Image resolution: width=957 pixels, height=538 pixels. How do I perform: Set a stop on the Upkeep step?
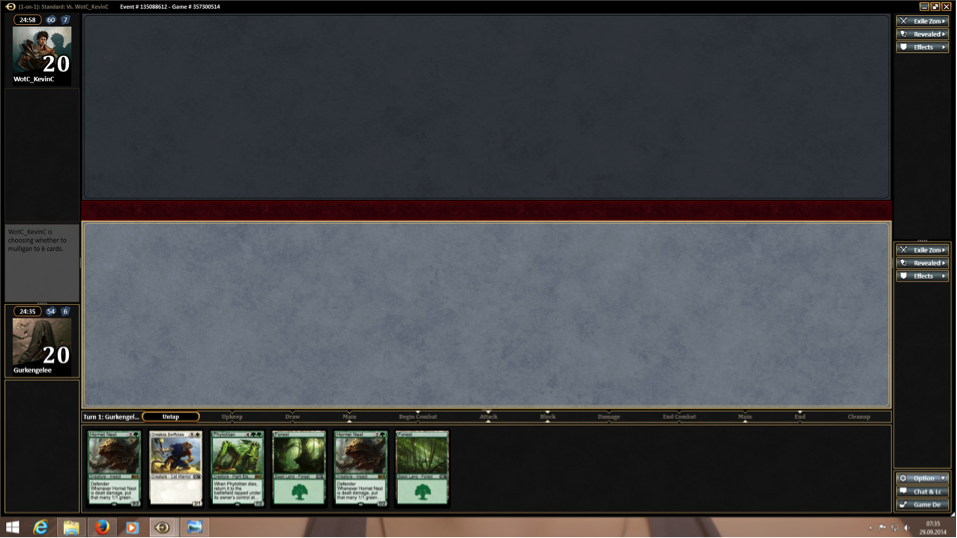tap(232, 417)
